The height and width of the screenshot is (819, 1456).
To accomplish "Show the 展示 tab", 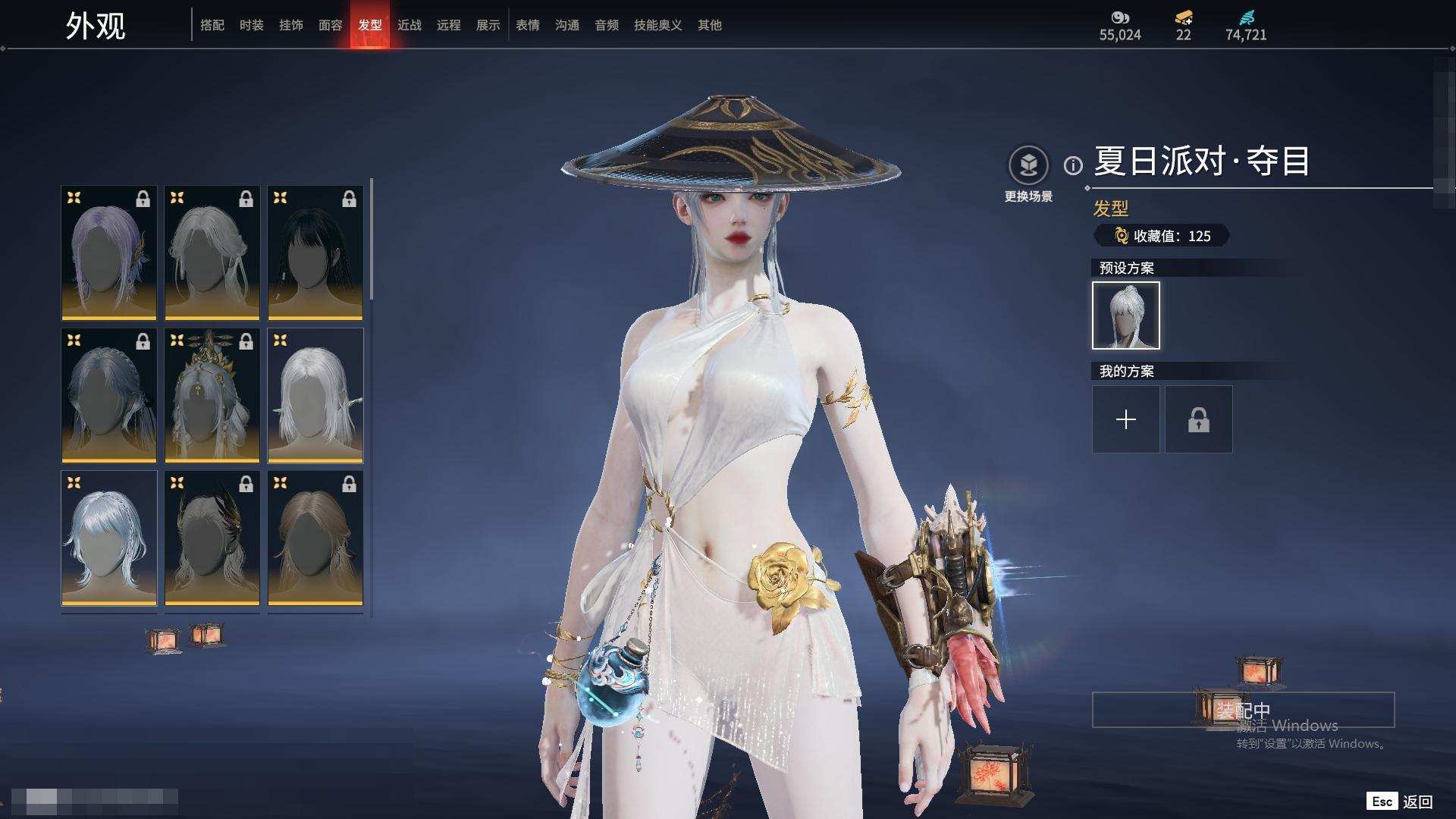I will [488, 25].
